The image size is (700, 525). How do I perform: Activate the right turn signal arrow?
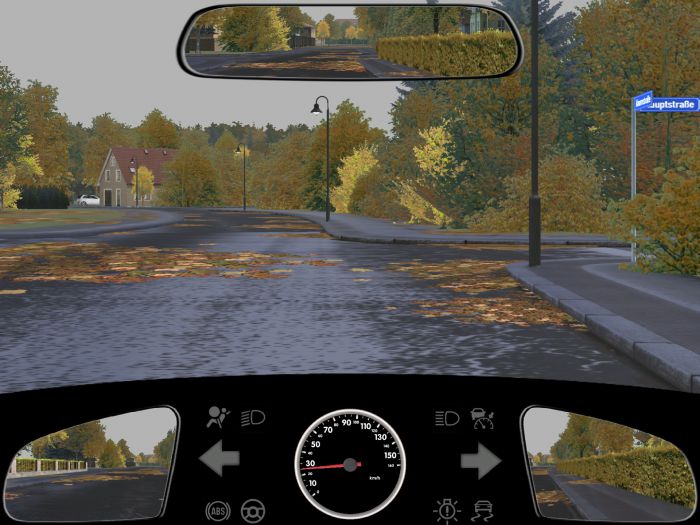point(481,460)
